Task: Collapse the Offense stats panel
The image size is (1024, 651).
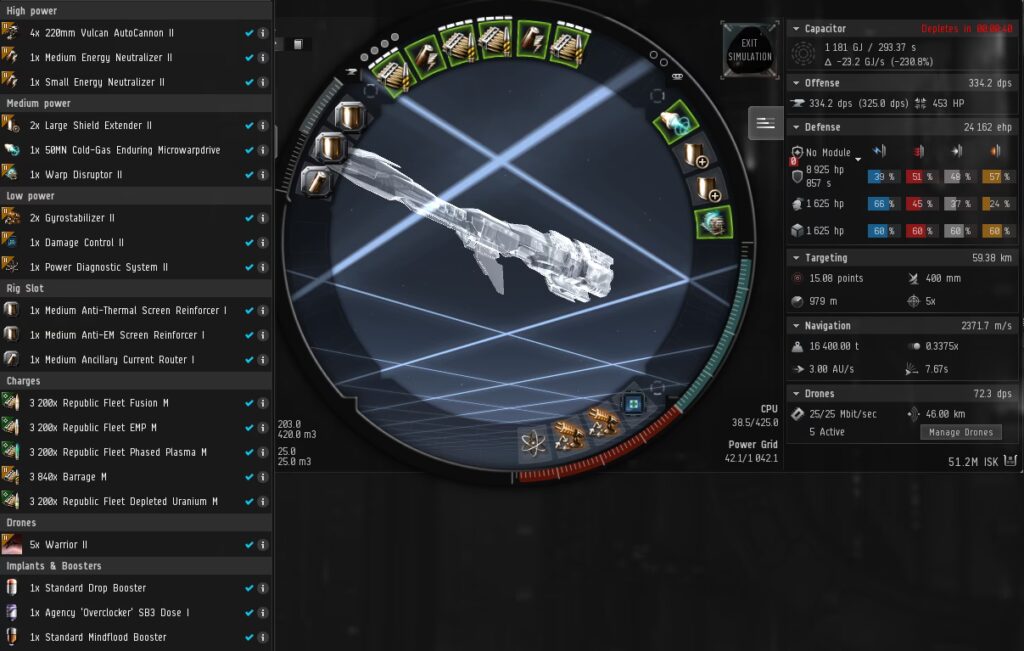Action: (795, 83)
